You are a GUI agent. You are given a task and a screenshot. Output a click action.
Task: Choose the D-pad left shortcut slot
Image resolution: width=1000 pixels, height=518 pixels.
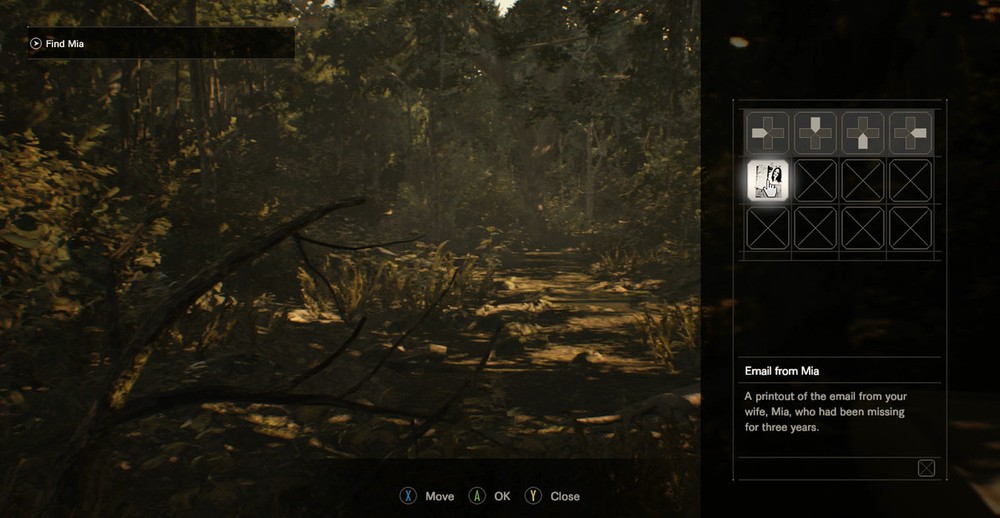click(769, 132)
